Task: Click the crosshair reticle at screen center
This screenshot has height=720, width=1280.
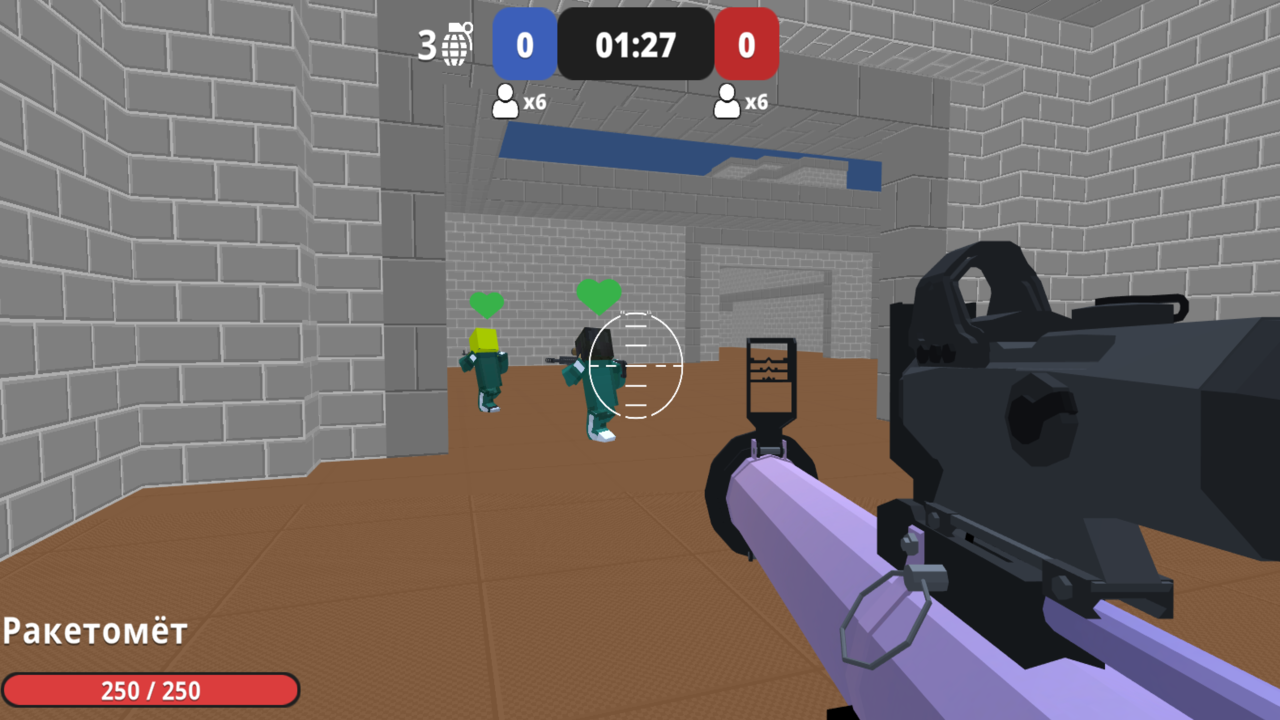Action: (636, 366)
